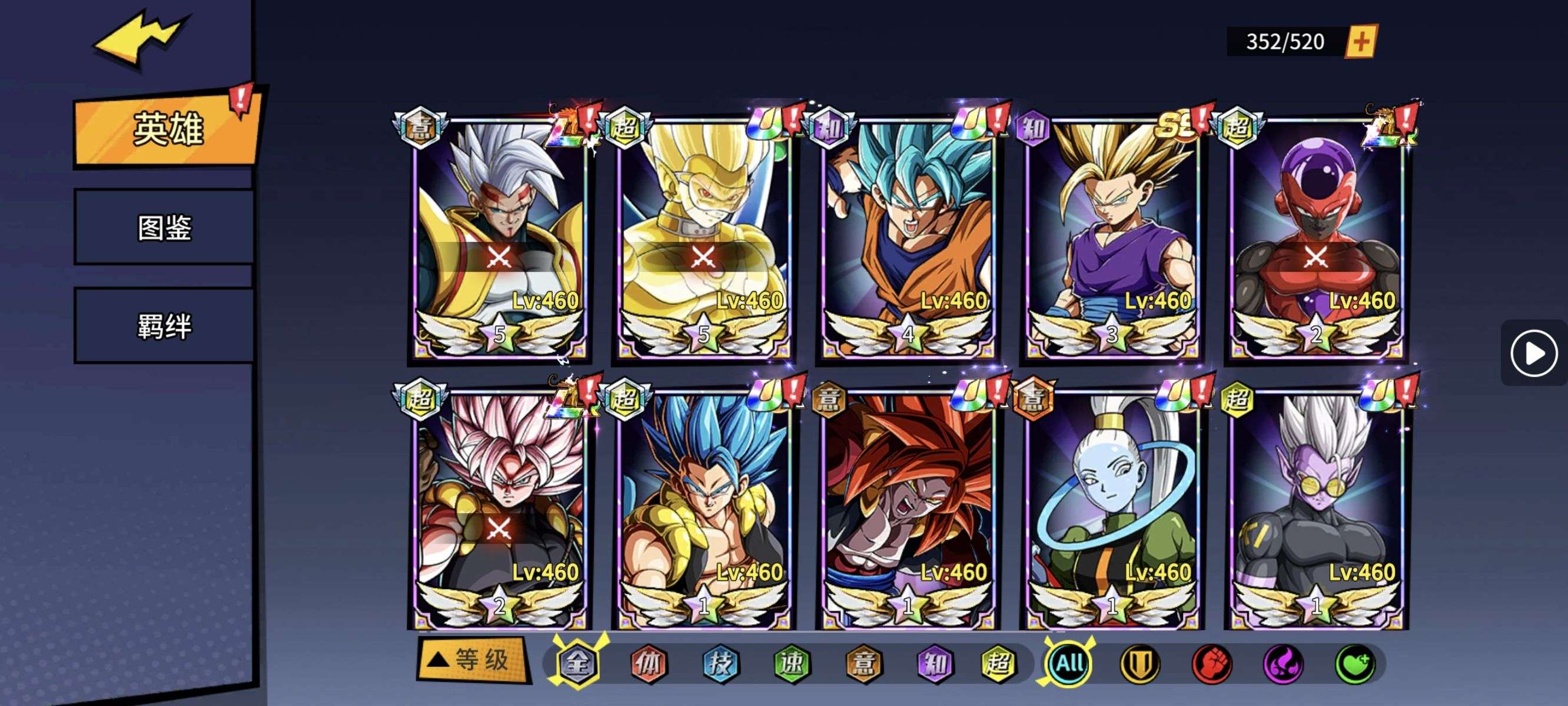Select the All class filter

tap(1069, 663)
